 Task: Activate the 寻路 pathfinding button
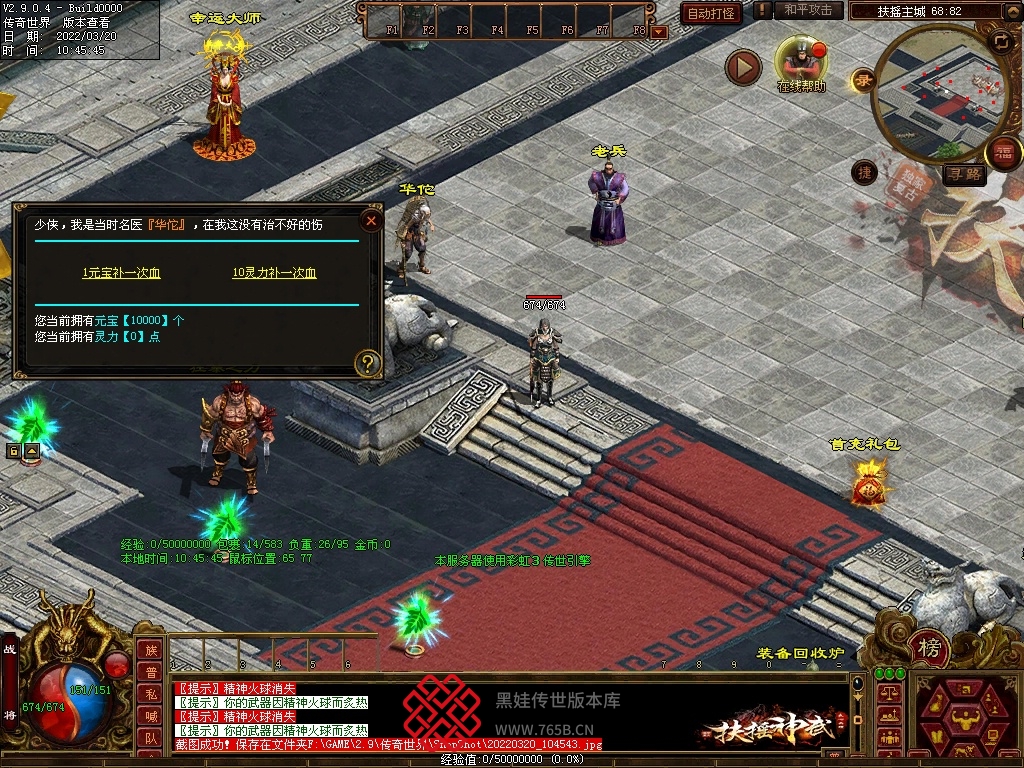point(964,175)
